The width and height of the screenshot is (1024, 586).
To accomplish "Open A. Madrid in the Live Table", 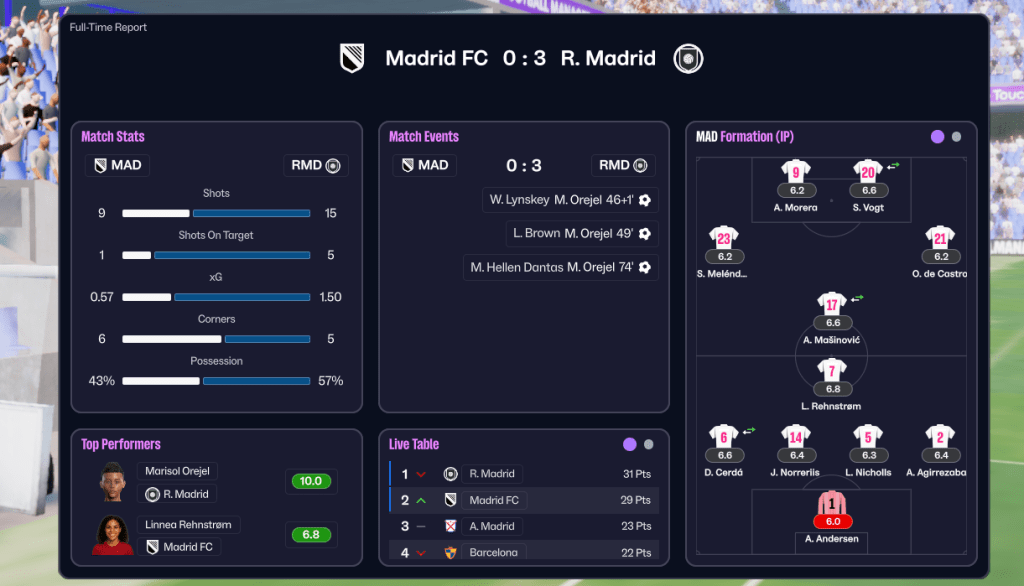I will tap(523, 526).
